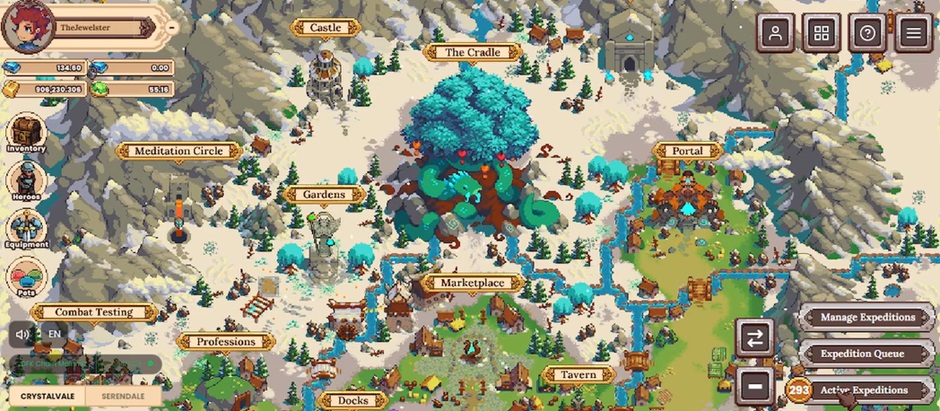This screenshot has height=411, width=940.
Task: Toggle the sound speaker button
Action: pyautogui.click(x=20, y=333)
